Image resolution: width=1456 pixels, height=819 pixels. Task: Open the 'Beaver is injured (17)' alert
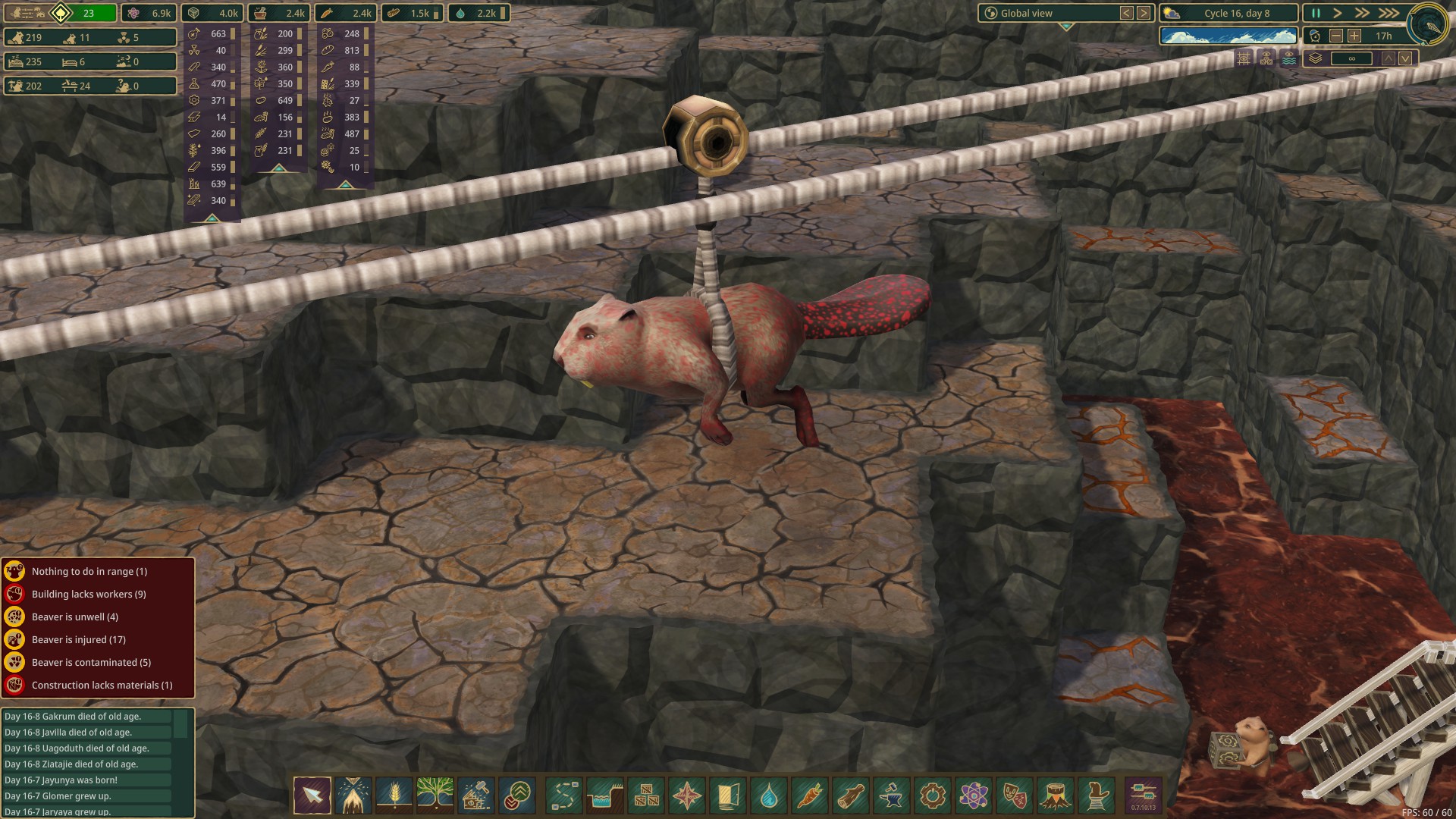(x=79, y=639)
